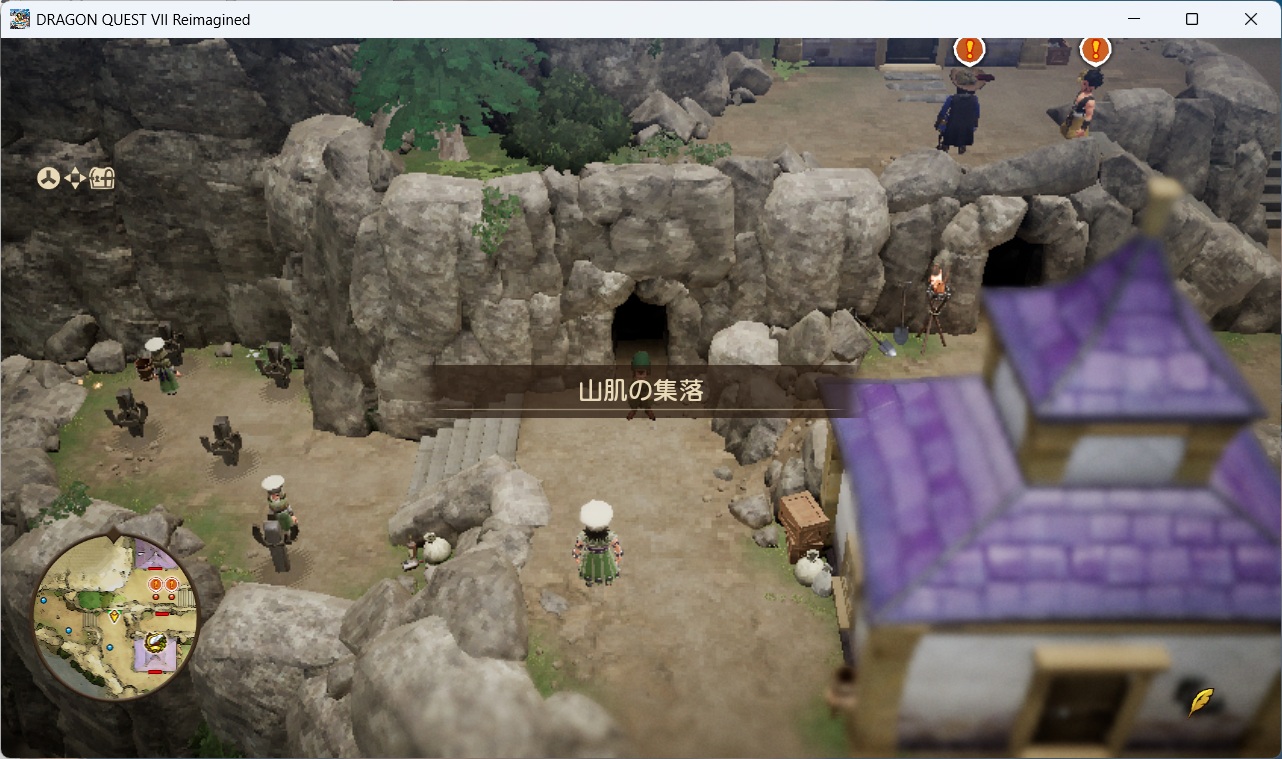Open the circular minimap
The image size is (1282, 759).
coord(116,616)
